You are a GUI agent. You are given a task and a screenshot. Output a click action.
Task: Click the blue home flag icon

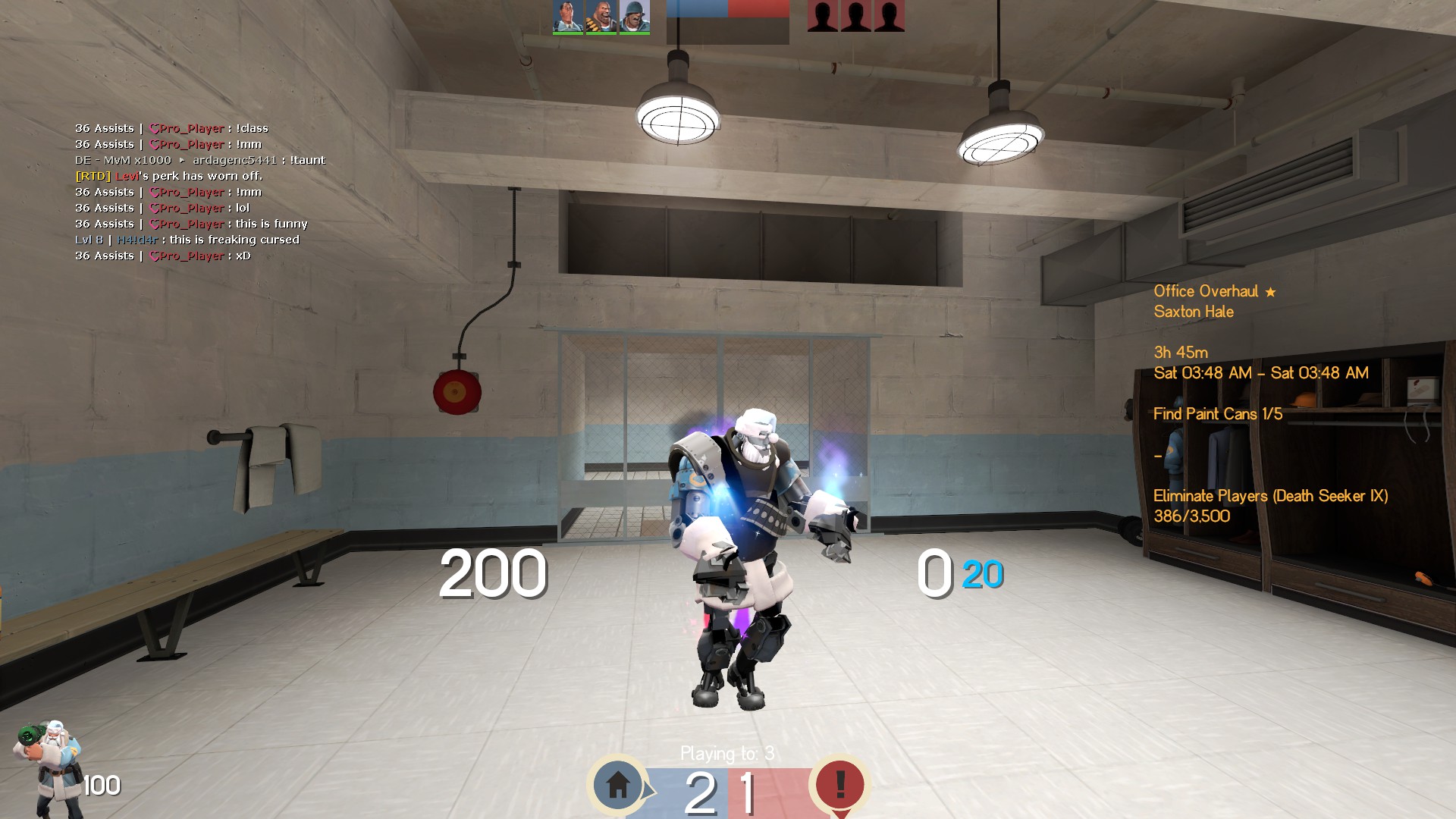pos(618,784)
